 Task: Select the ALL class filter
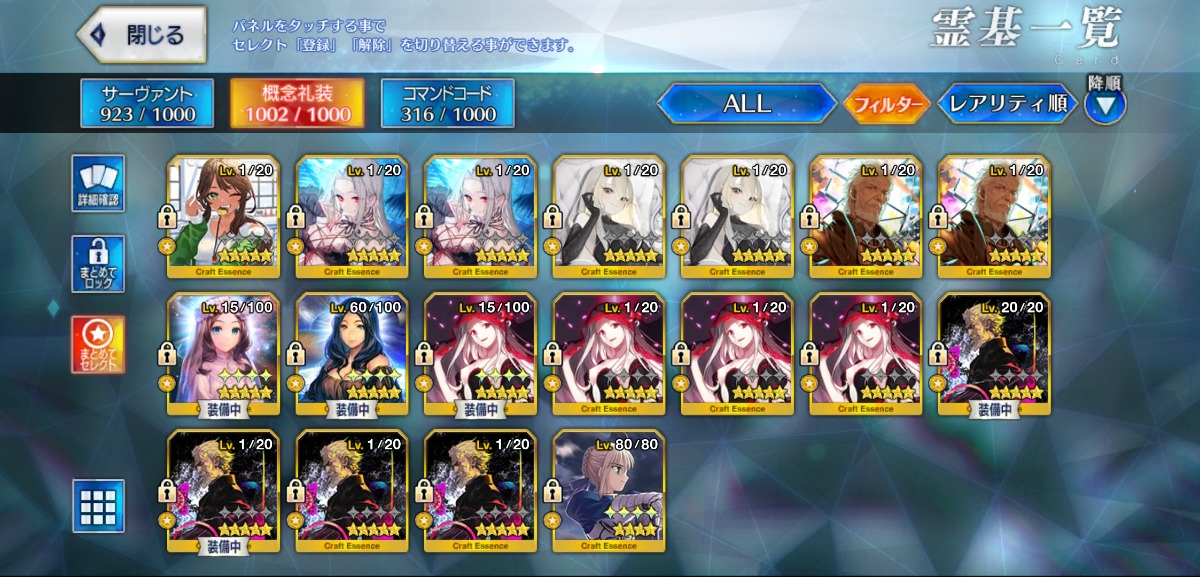[x=746, y=103]
